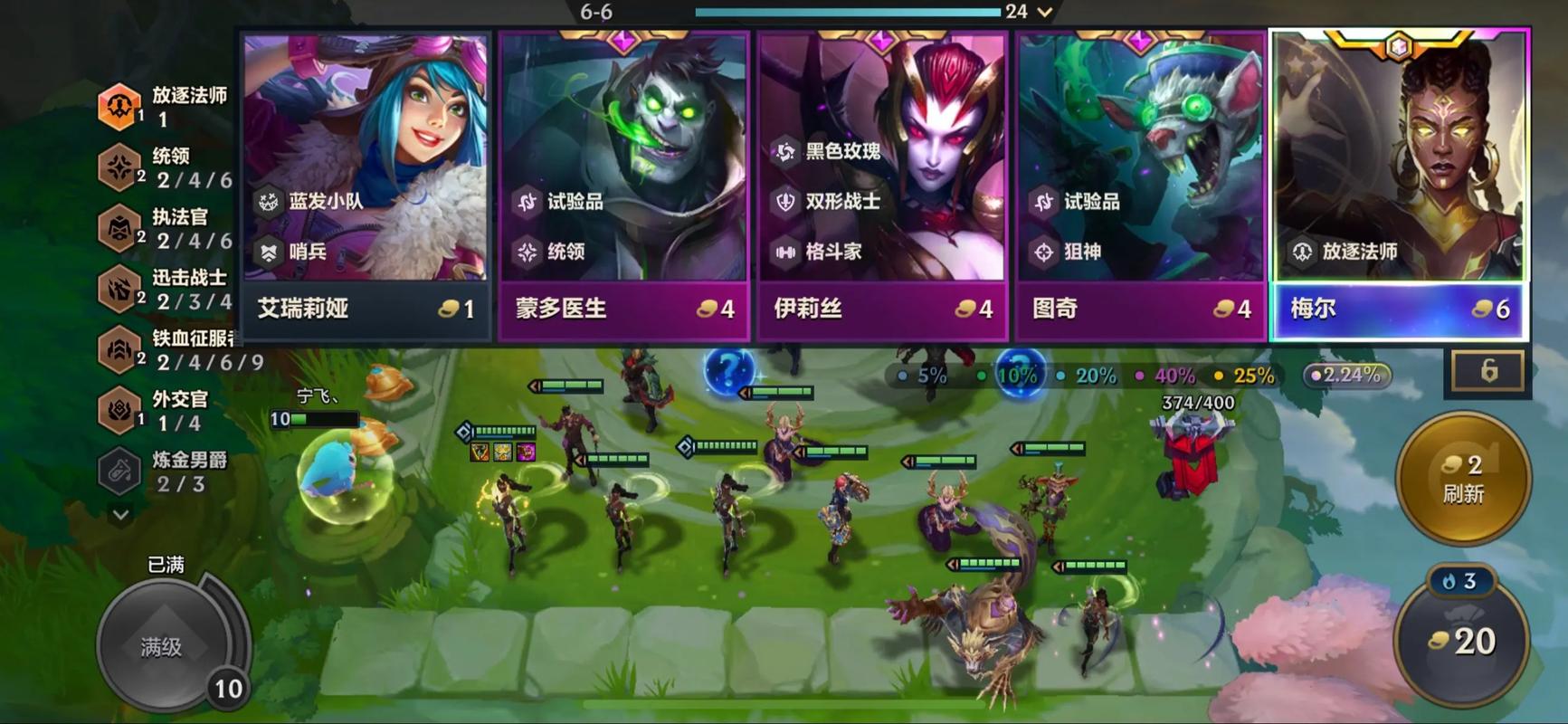The width and height of the screenshot is (1568, 724).
Task: Purchase 蒙多医生 from the shop
Action: tap(623, 186)
